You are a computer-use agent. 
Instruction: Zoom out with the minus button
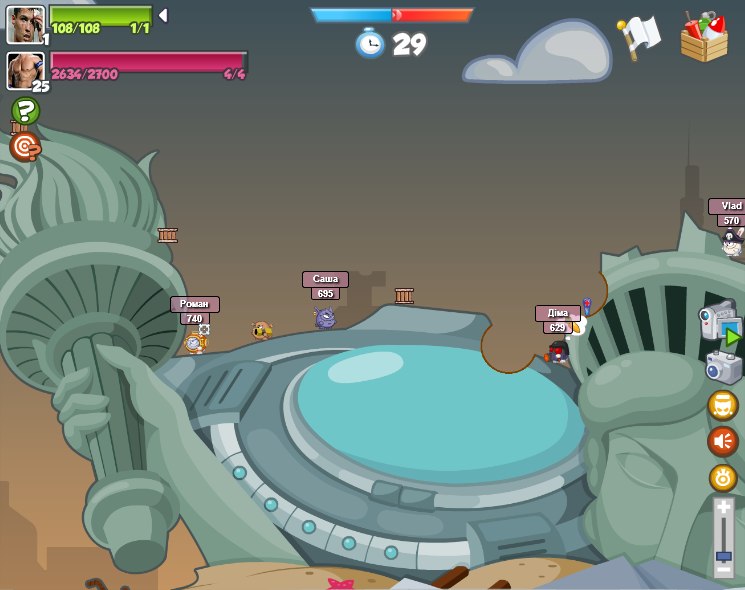(724, 571)
